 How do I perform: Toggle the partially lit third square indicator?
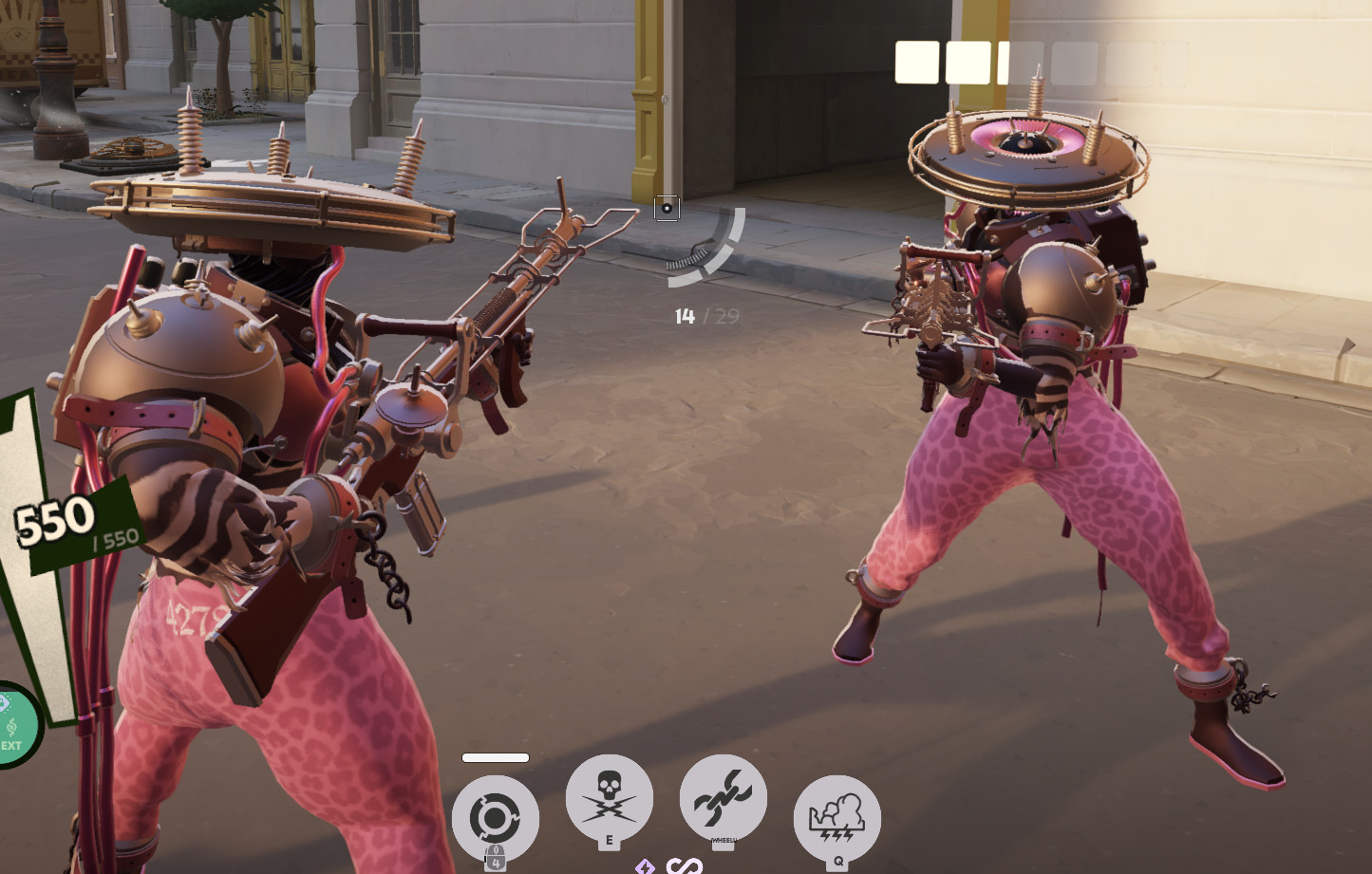coord(1006,63)
